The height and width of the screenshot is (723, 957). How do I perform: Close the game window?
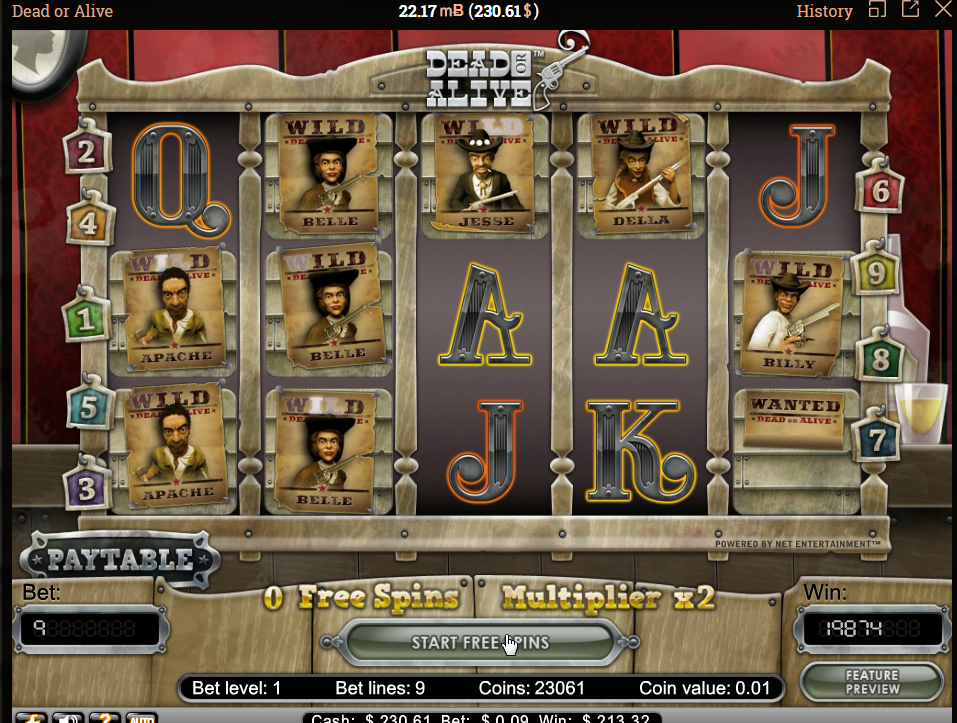click(x=943, y=10)
